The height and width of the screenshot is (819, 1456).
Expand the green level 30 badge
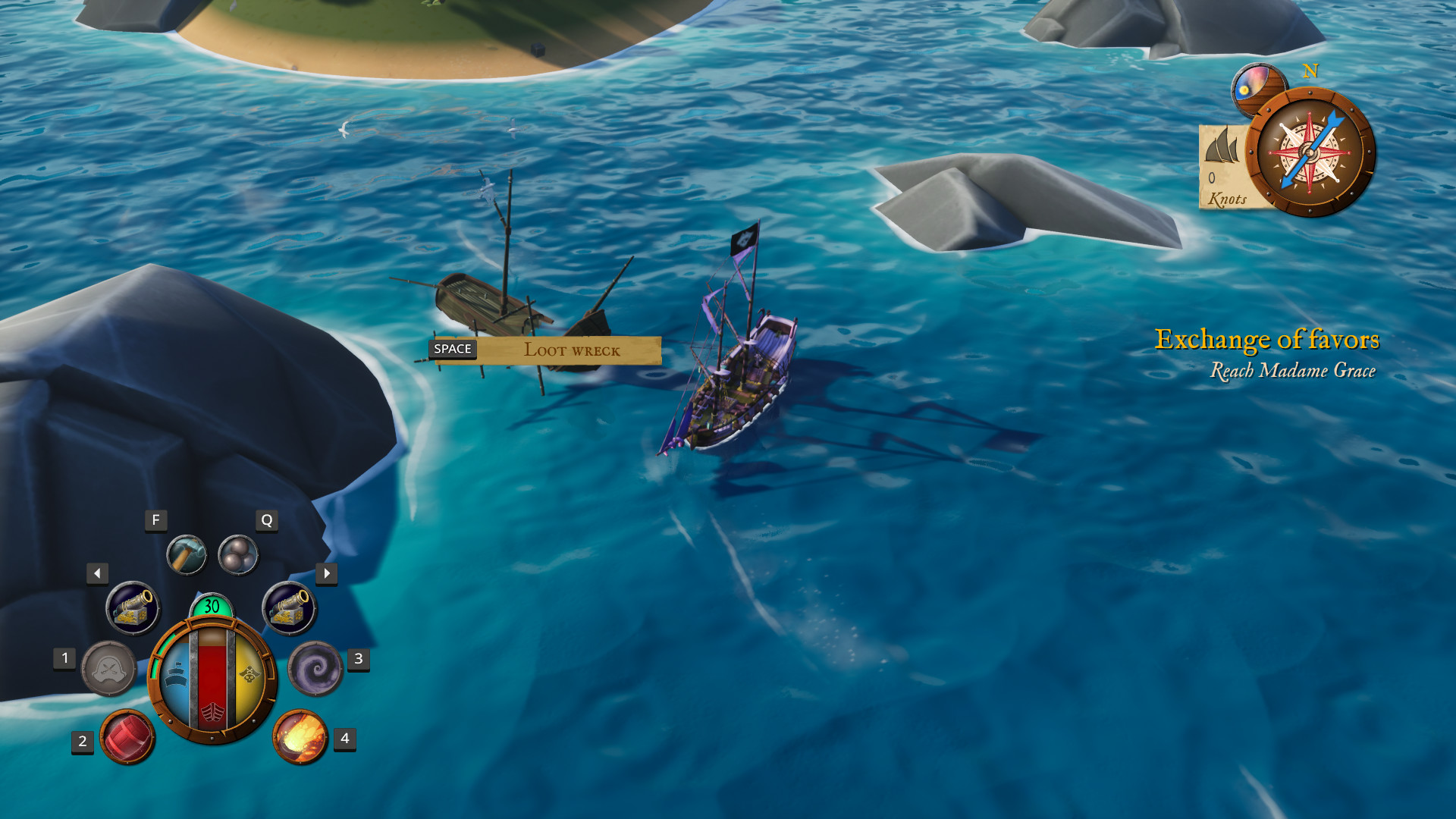212,607
